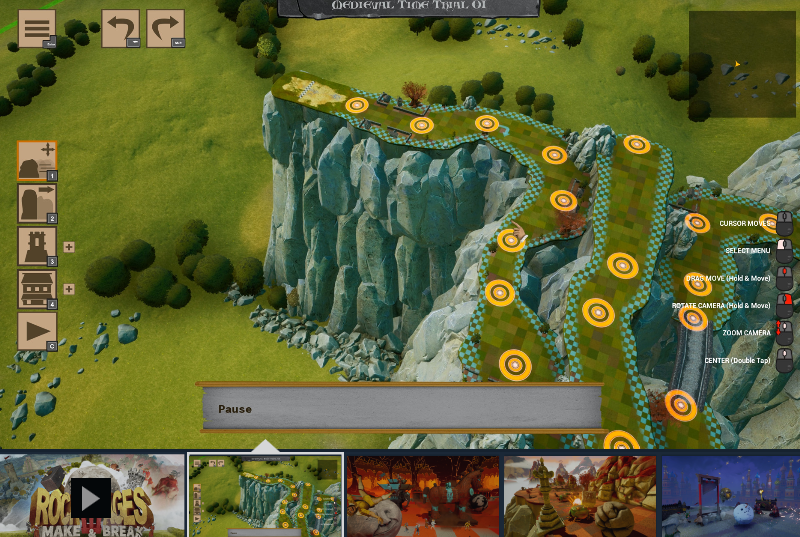
Task: Choose the house building tool
Action: click(37, 289)
